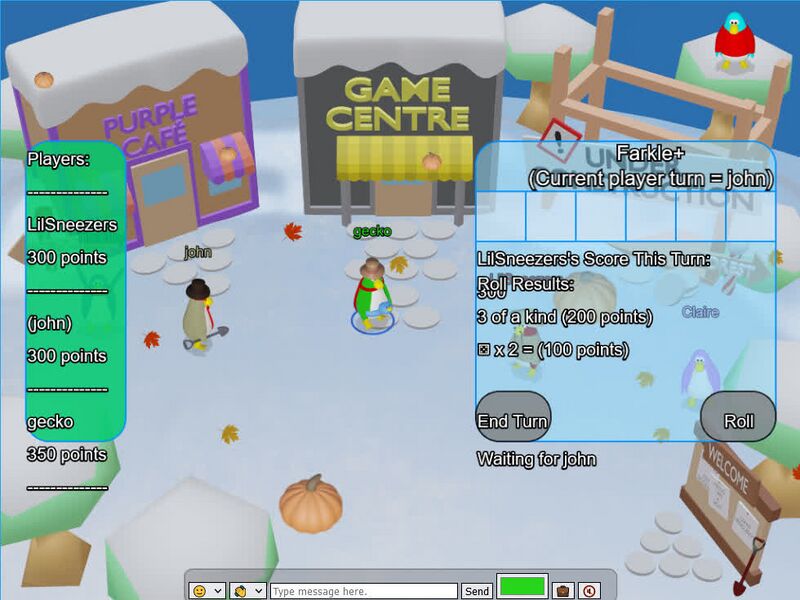Open the waving hand actions dropdown
This screenshot has width=800, height=600.
tap(248, 591)
